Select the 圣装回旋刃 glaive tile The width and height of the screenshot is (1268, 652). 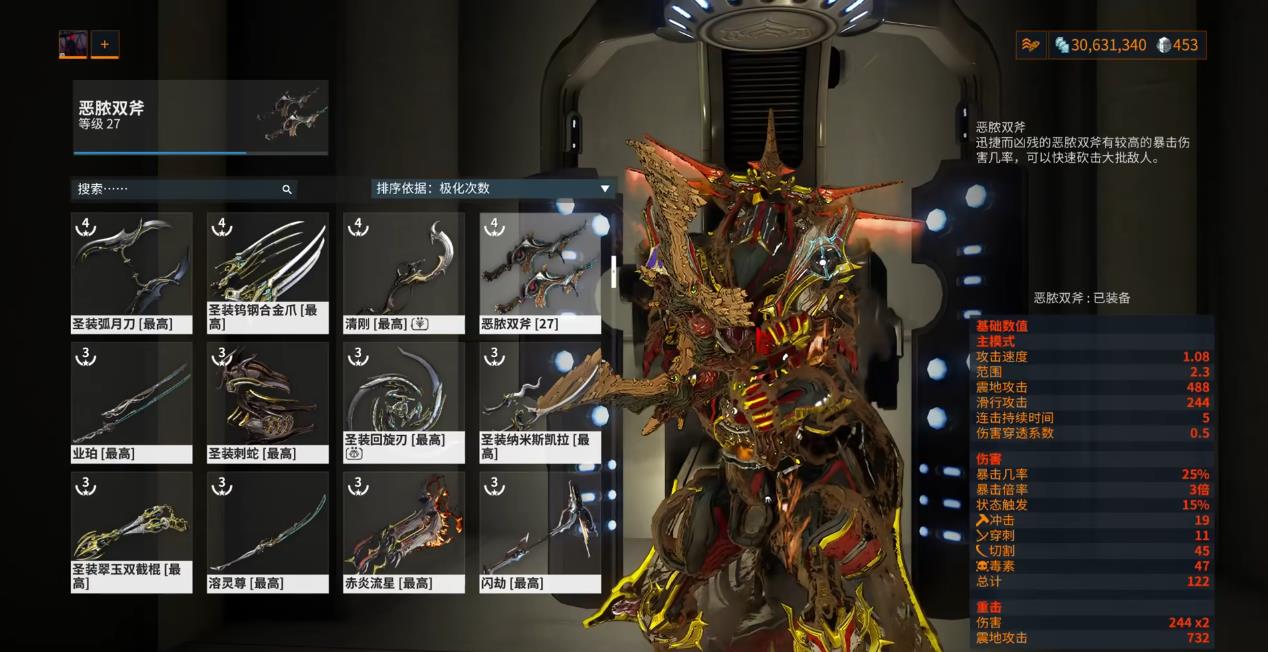tap(403, 402)
